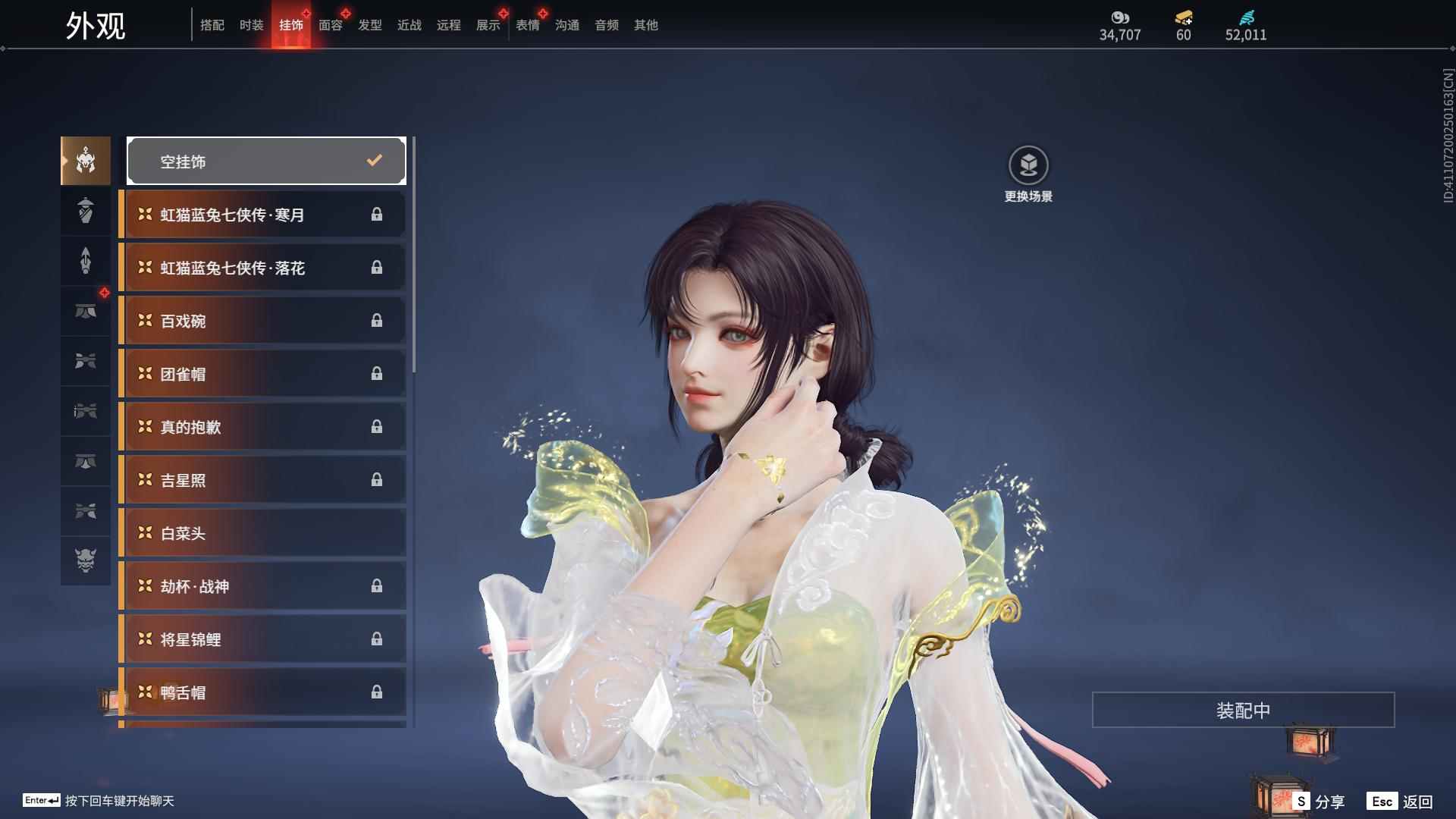
Task: Switch to the 时装 tab
Action: pos(251,25)
